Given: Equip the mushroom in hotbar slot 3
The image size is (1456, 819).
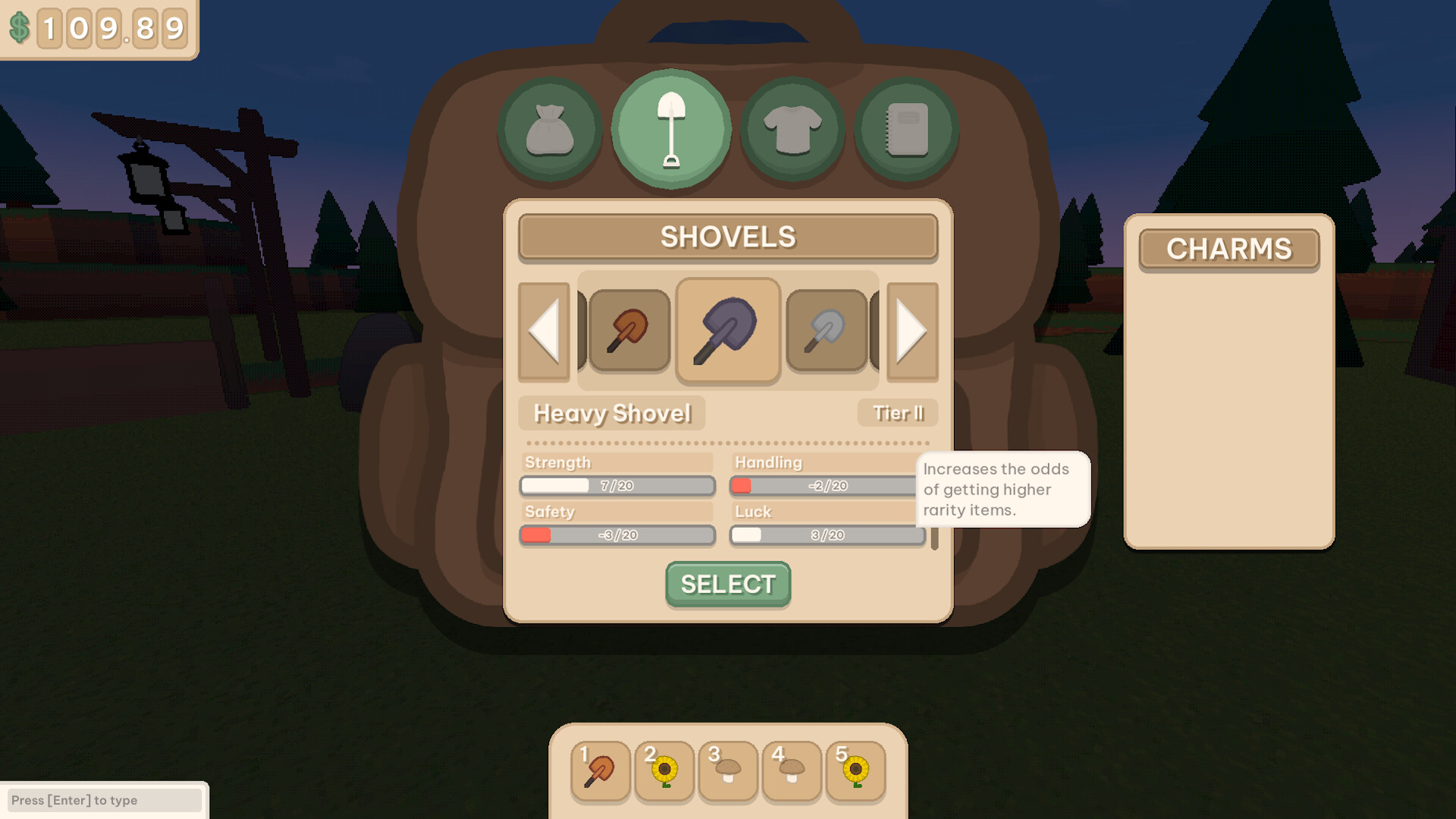Looking at the screenshot, I should tap(726, 771).
